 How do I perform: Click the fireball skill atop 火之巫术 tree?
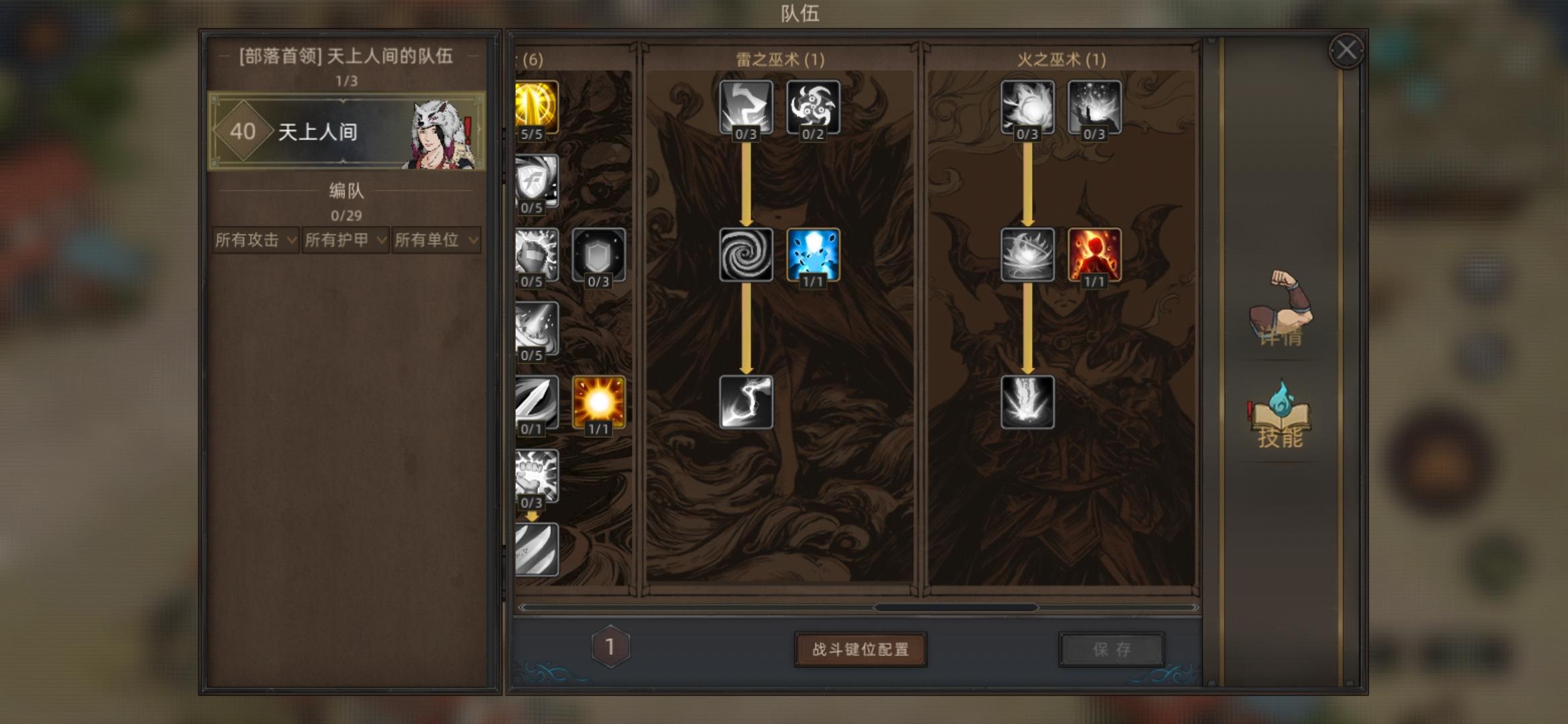[1026, 107]
